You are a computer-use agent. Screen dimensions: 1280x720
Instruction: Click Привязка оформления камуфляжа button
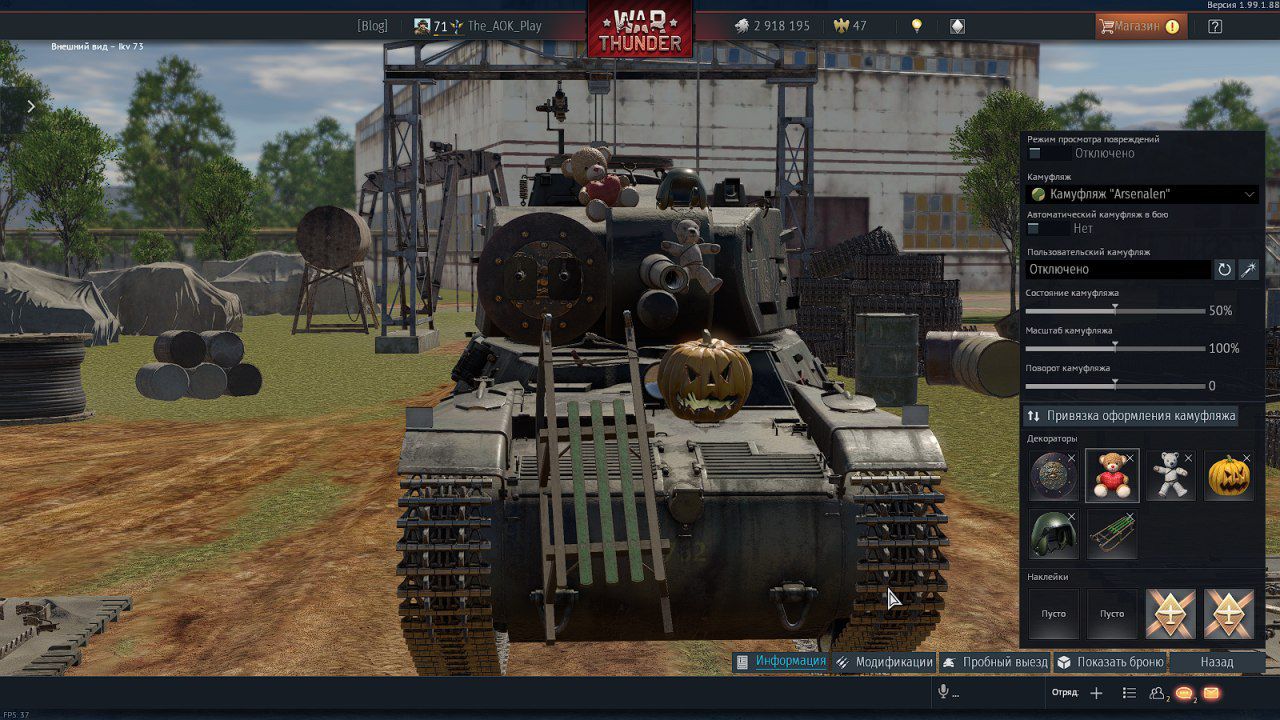1131,415
